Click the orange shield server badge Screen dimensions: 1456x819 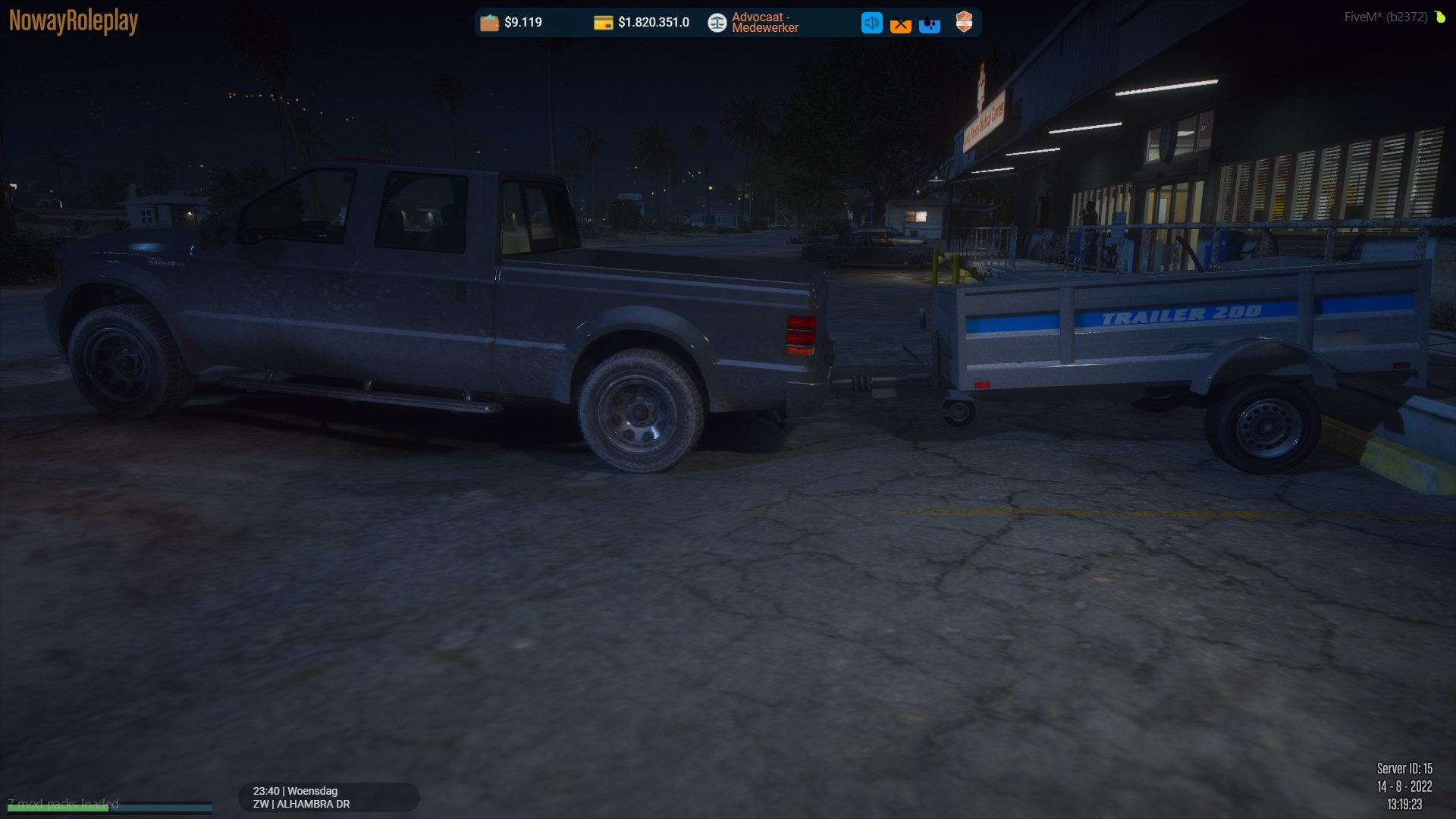[964, 22]
